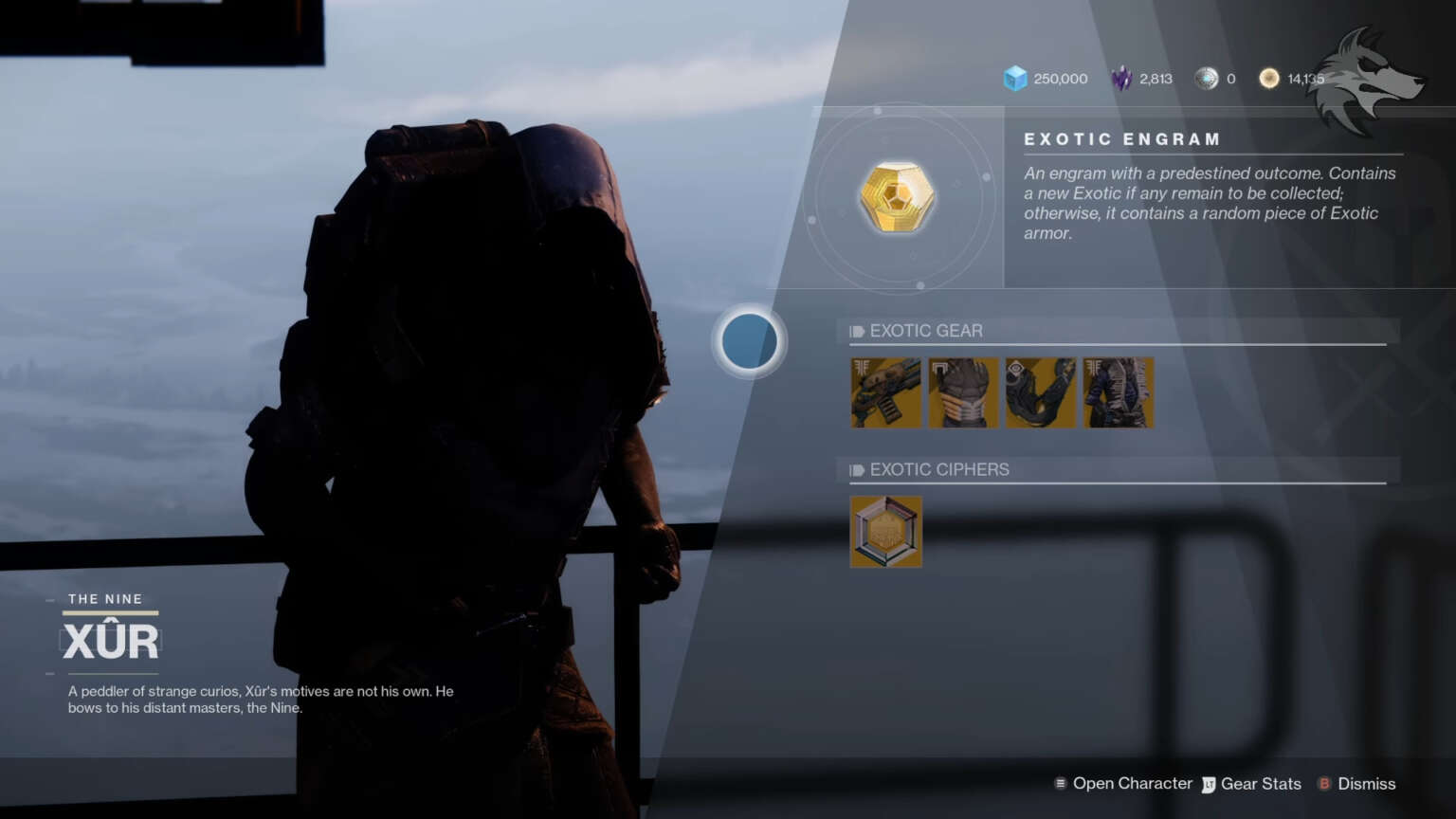This screenshot has height=819, width=1456.
Task: Click Xûr's nameplate text
Action: pyautogui.click(x=111, y=639)
